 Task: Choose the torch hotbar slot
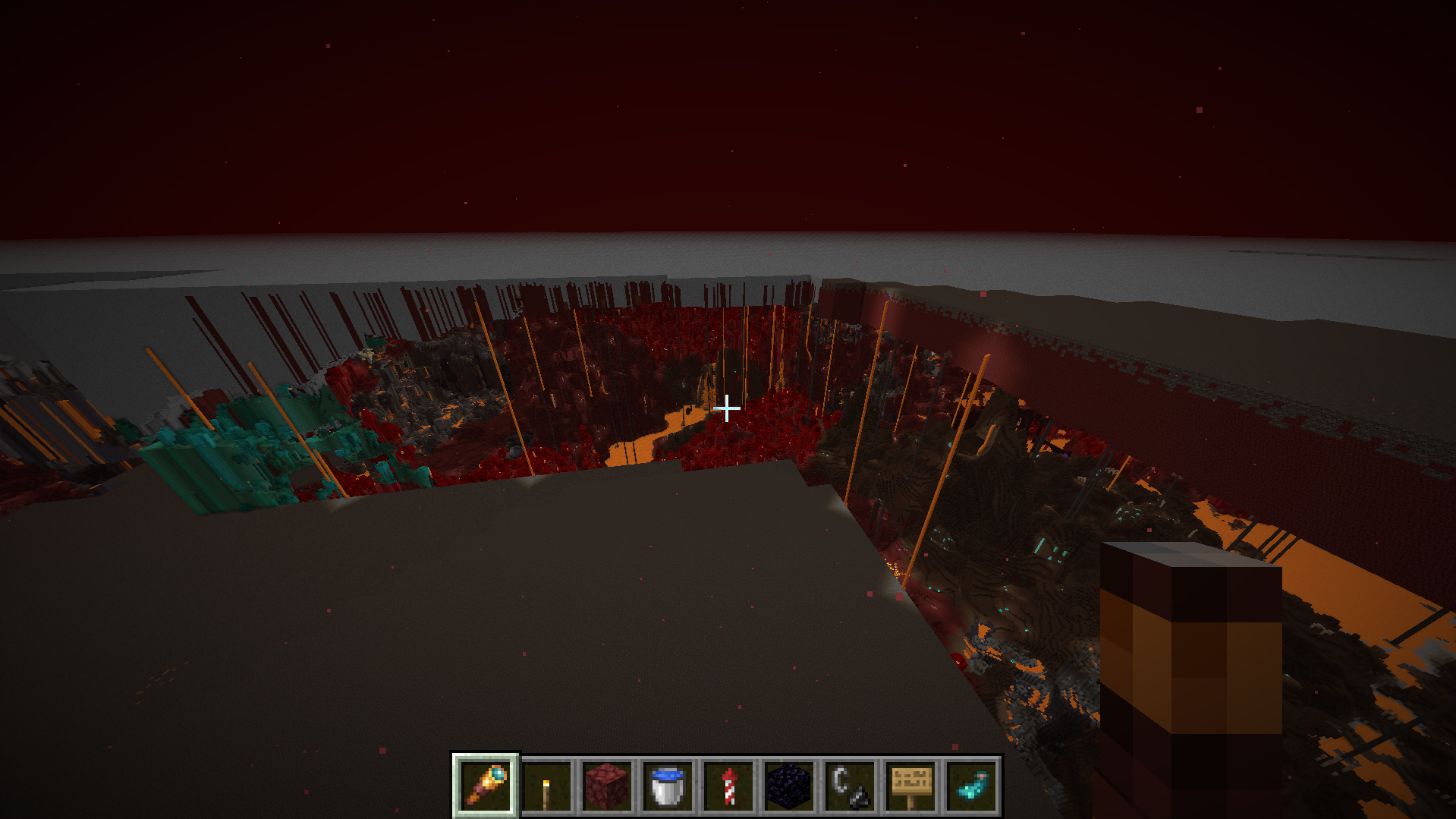click(546, 786)
